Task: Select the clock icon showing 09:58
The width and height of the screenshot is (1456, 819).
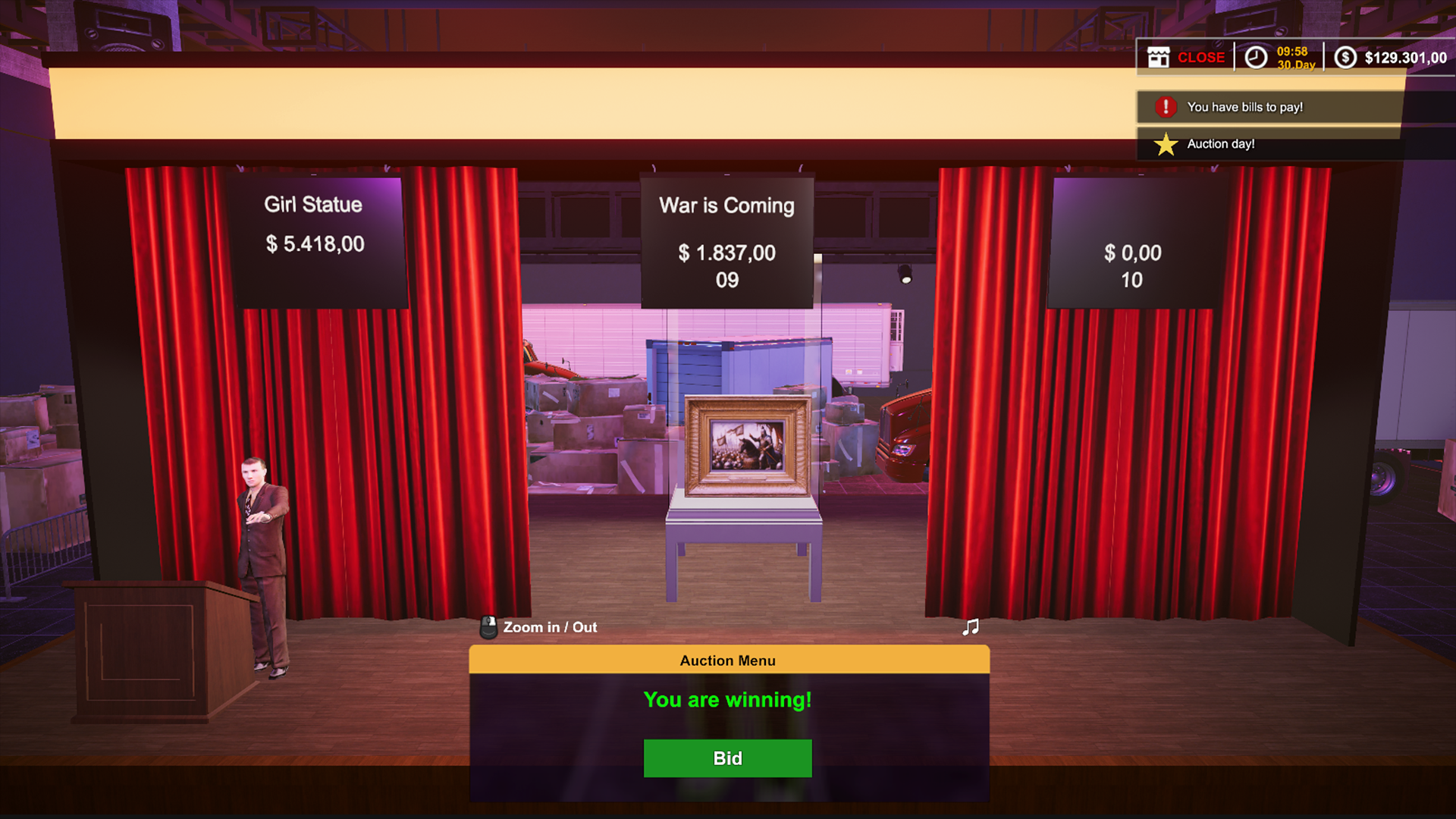Action: pos(1256,57)
